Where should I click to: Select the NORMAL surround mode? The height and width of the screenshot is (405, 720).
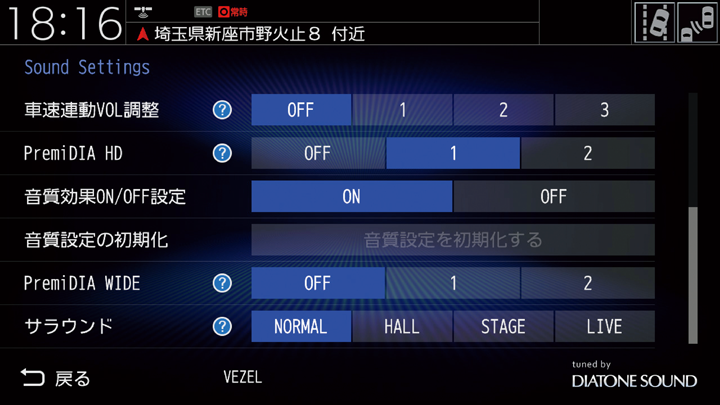tap(301, 326)
